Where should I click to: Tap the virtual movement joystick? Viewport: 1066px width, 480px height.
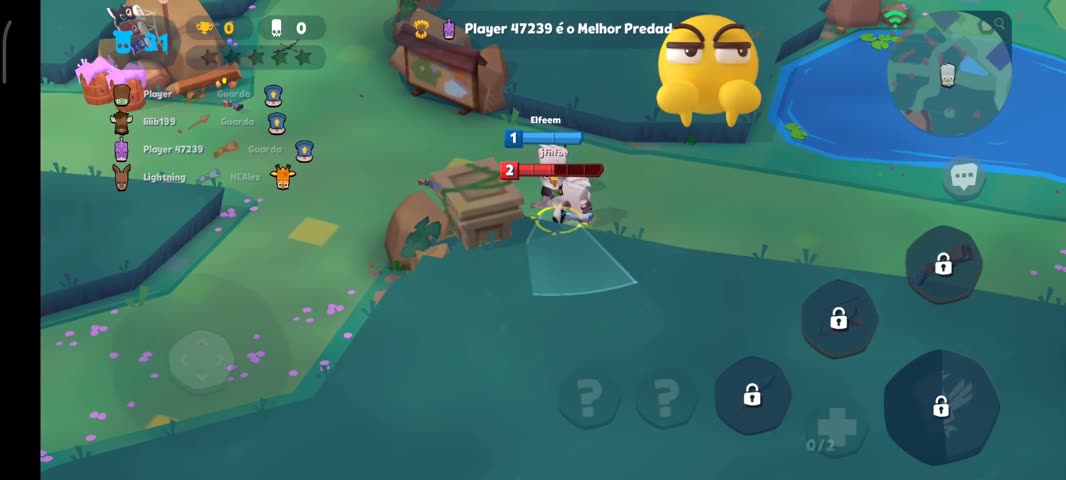click(201, 358)
